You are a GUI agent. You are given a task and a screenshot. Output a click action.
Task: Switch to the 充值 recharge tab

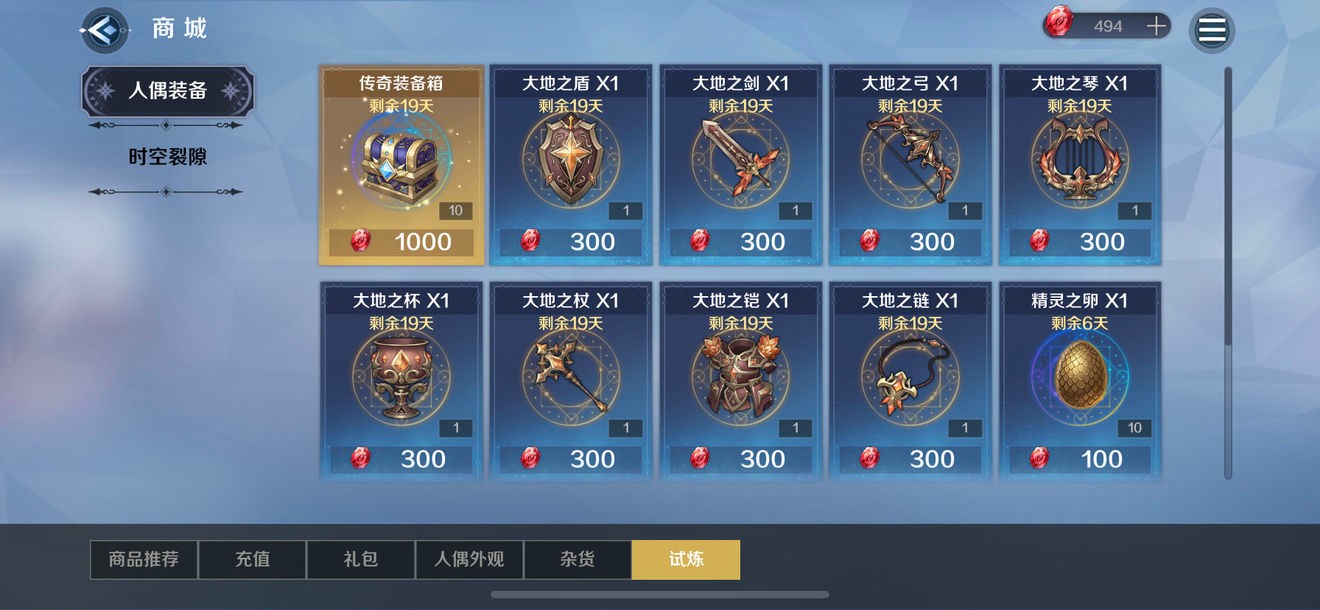[252, 560]
